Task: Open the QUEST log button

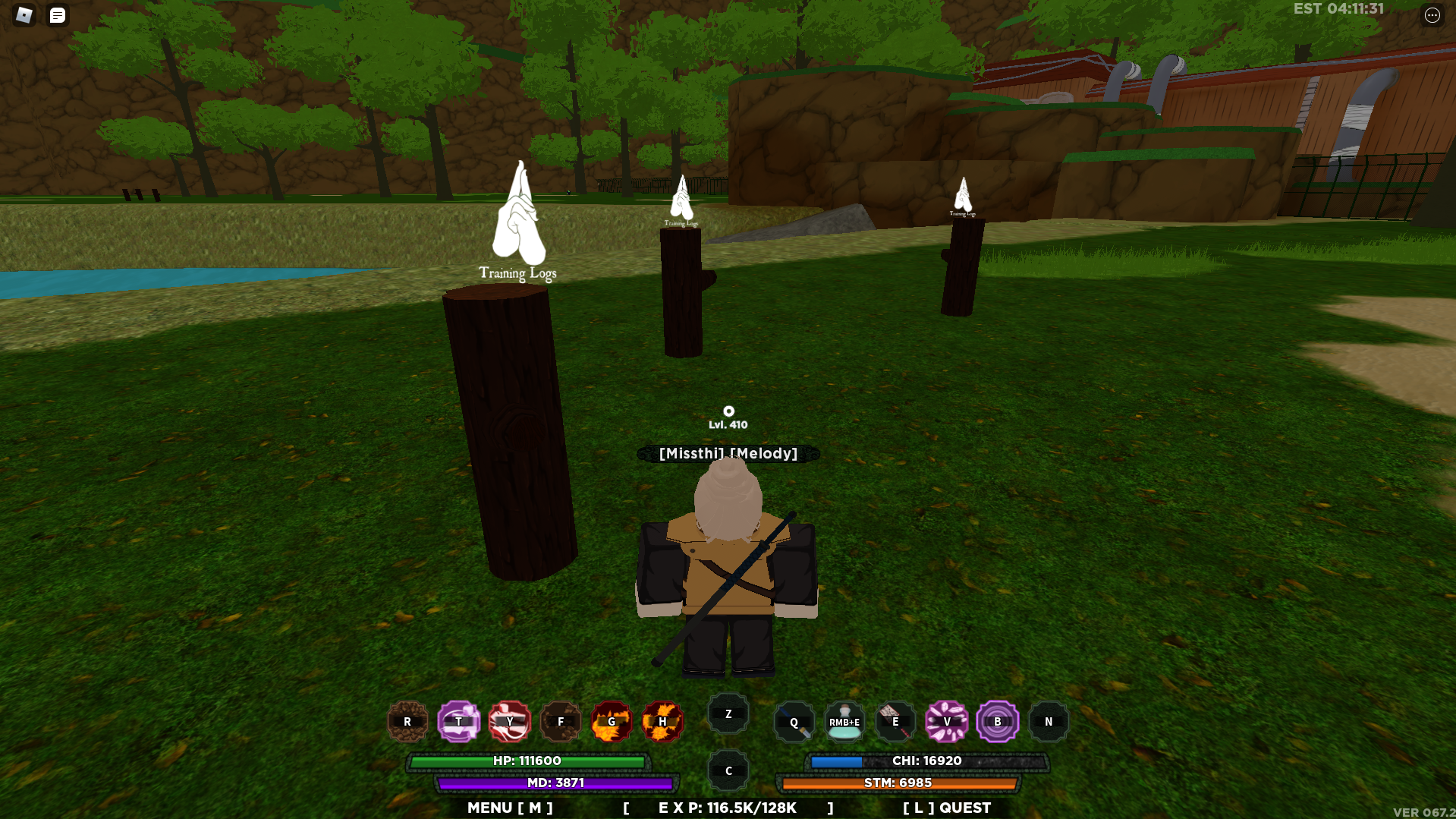Action: [947, 808]
